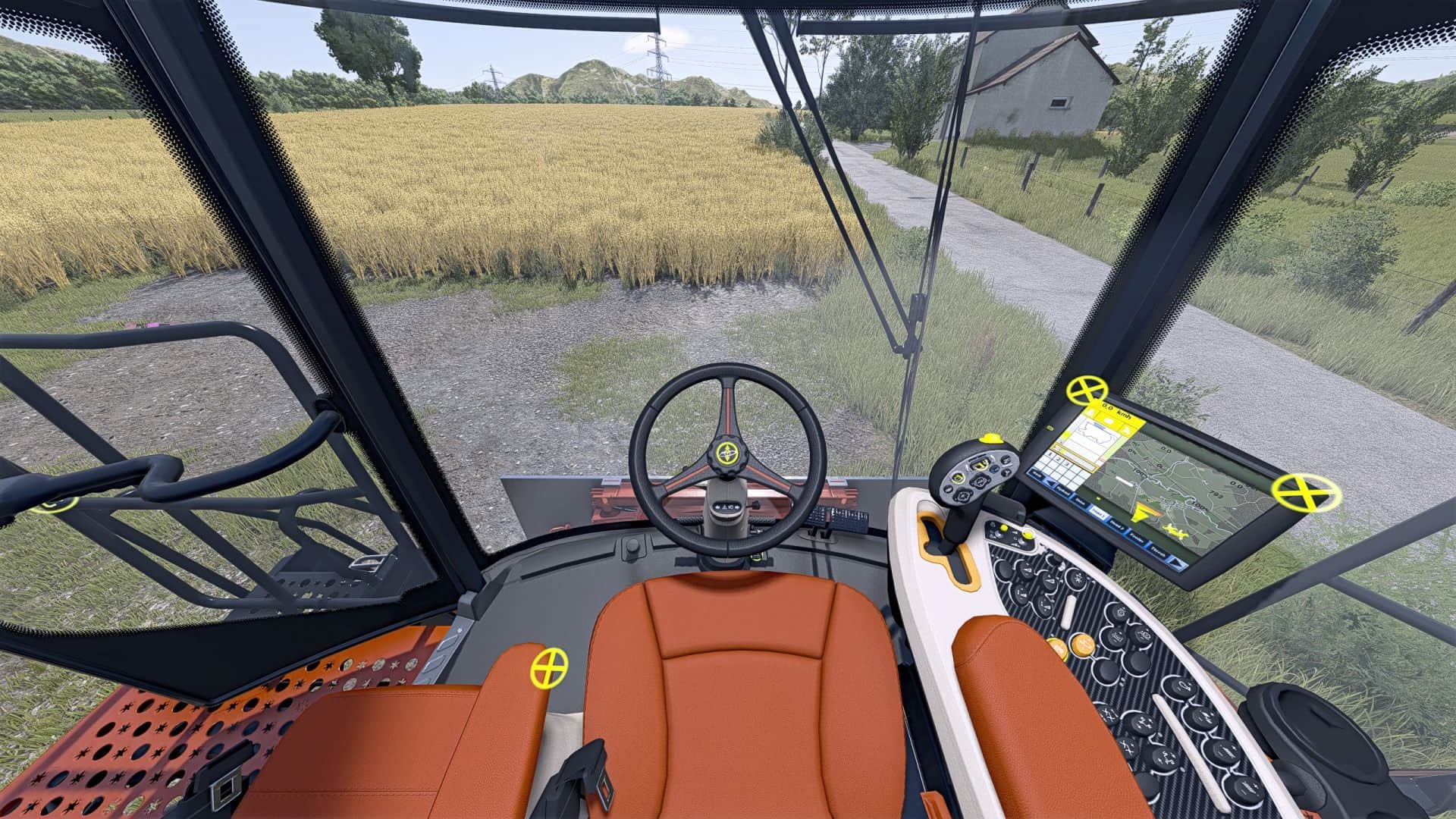Toggle the small yellow button atop the joystick
The width and height of the screenshot is (1456, 819).
[x=992, y=438]
